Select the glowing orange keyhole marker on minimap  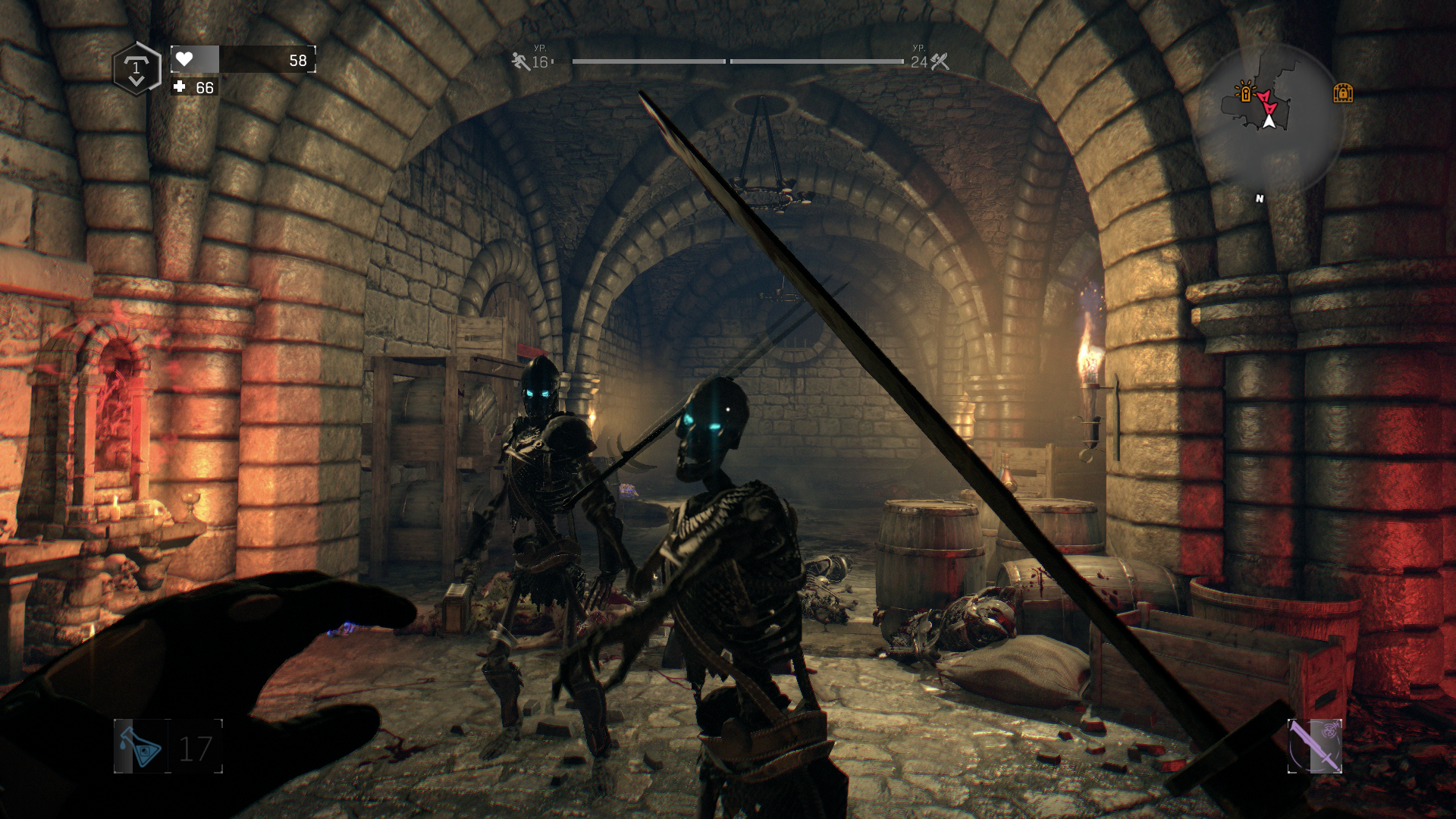(1244, 93)
